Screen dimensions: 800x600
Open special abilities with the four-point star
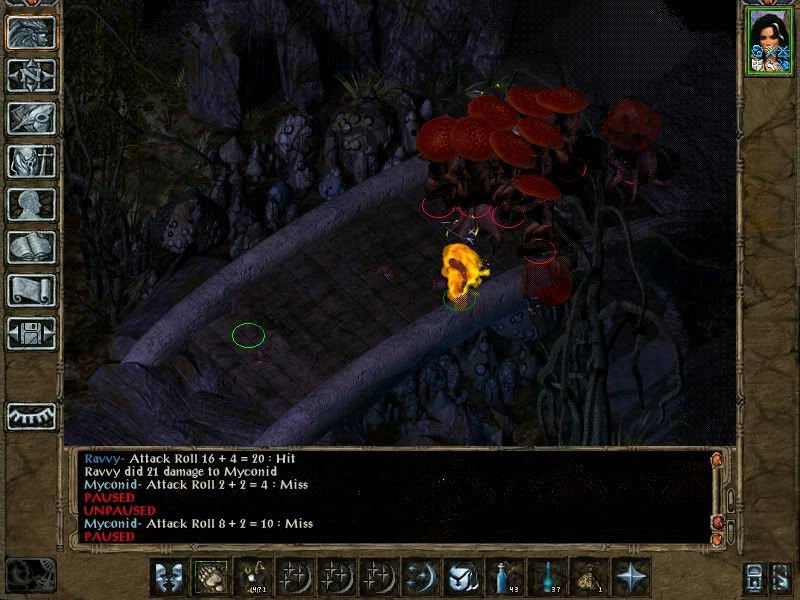pos(634,576)
